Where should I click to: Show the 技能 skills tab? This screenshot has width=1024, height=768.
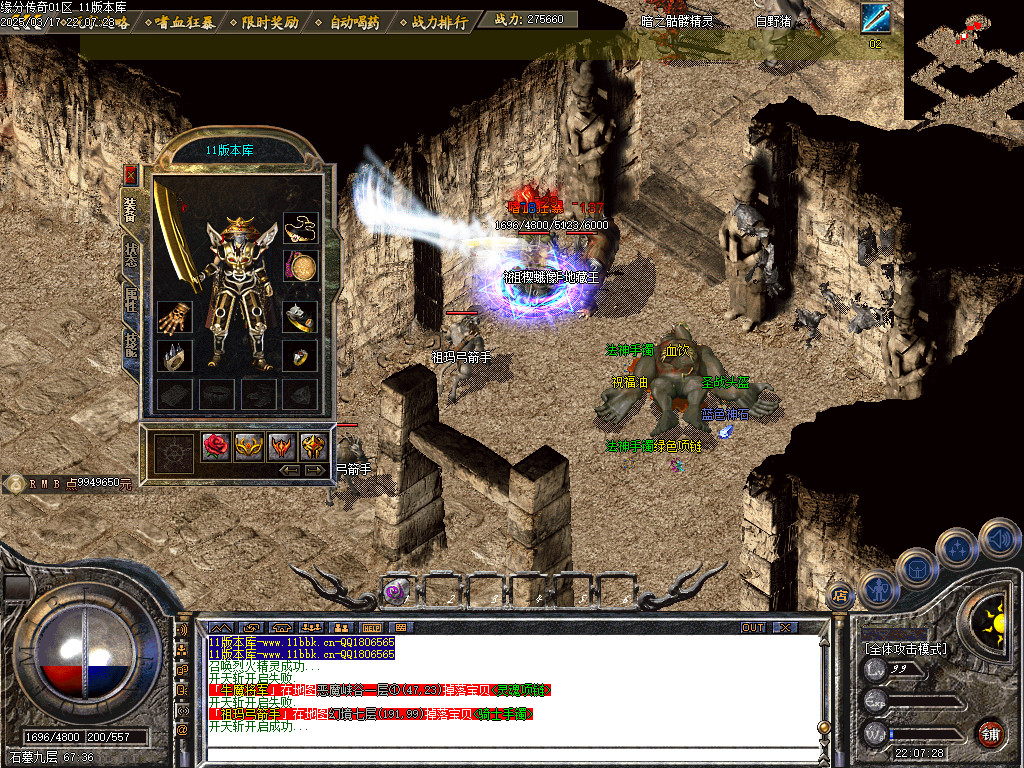131,343
